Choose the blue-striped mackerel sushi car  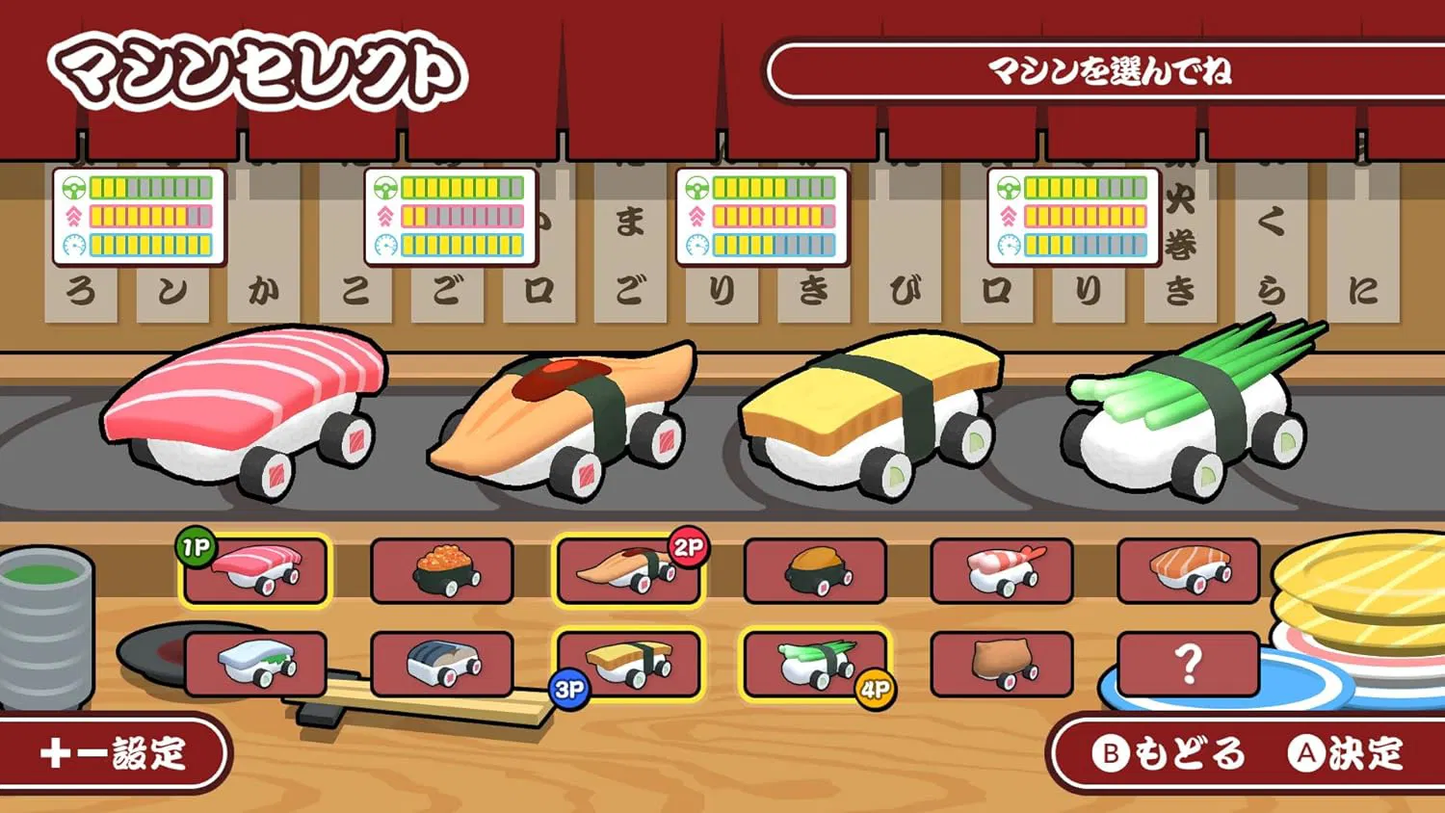coord(442,664)
